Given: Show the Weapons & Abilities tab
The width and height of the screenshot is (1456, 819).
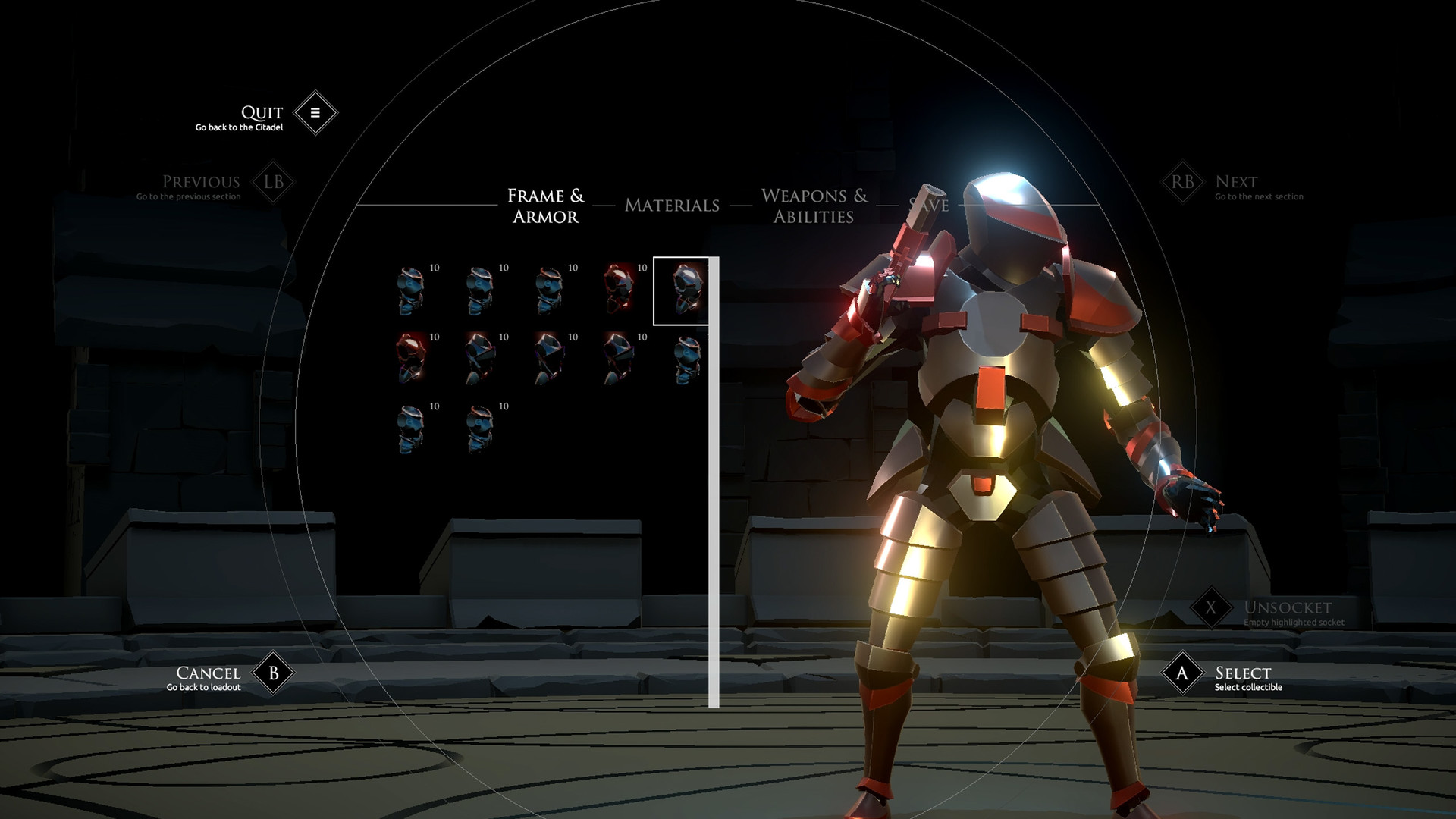Looking at the screenshot, I should point(814,206).
